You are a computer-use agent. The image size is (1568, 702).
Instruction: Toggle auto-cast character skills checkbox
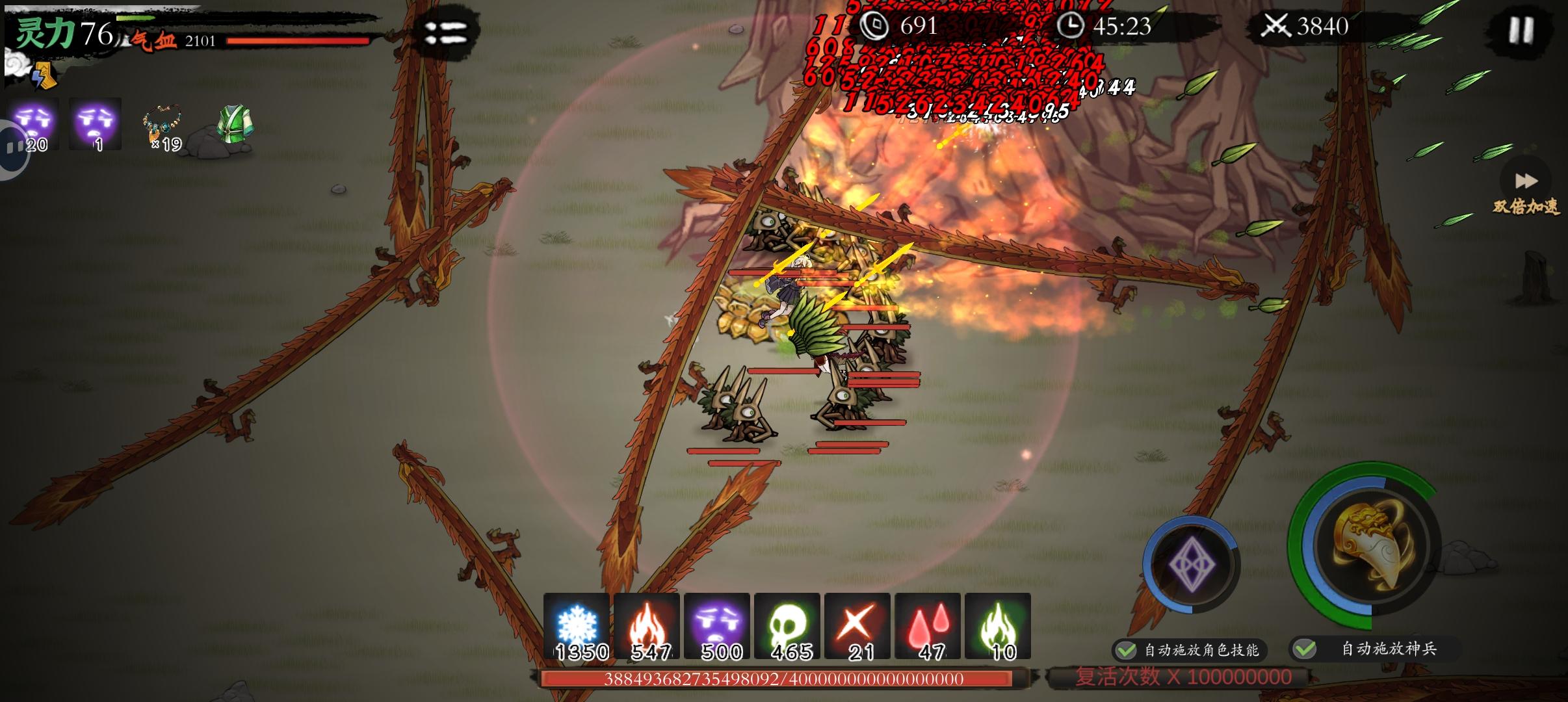tap(1126, 650)
